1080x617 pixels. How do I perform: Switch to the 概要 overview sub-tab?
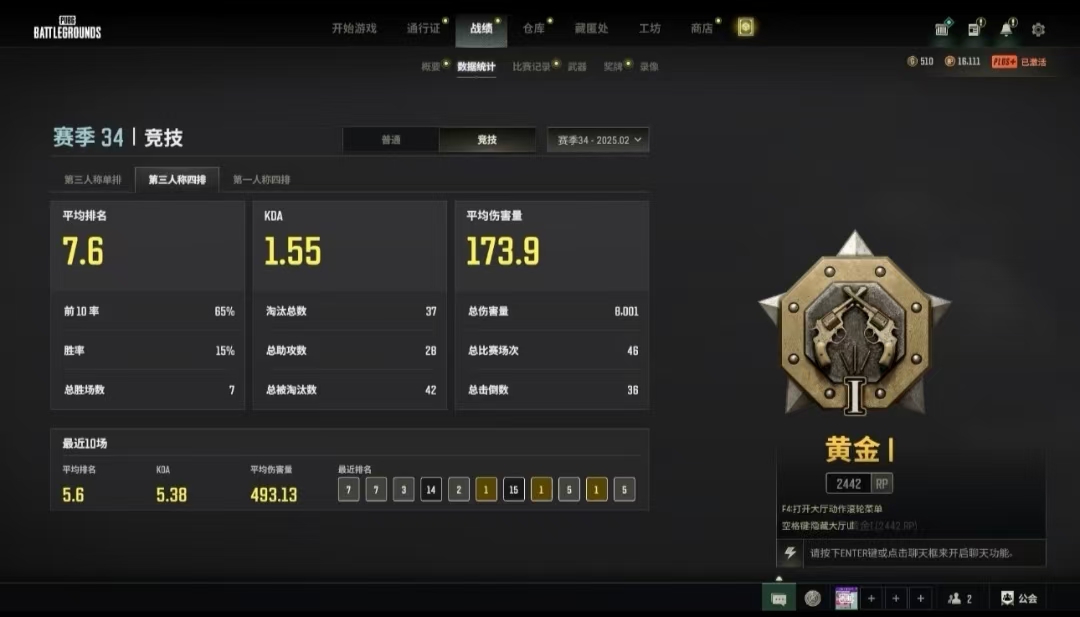pos(431,67)
